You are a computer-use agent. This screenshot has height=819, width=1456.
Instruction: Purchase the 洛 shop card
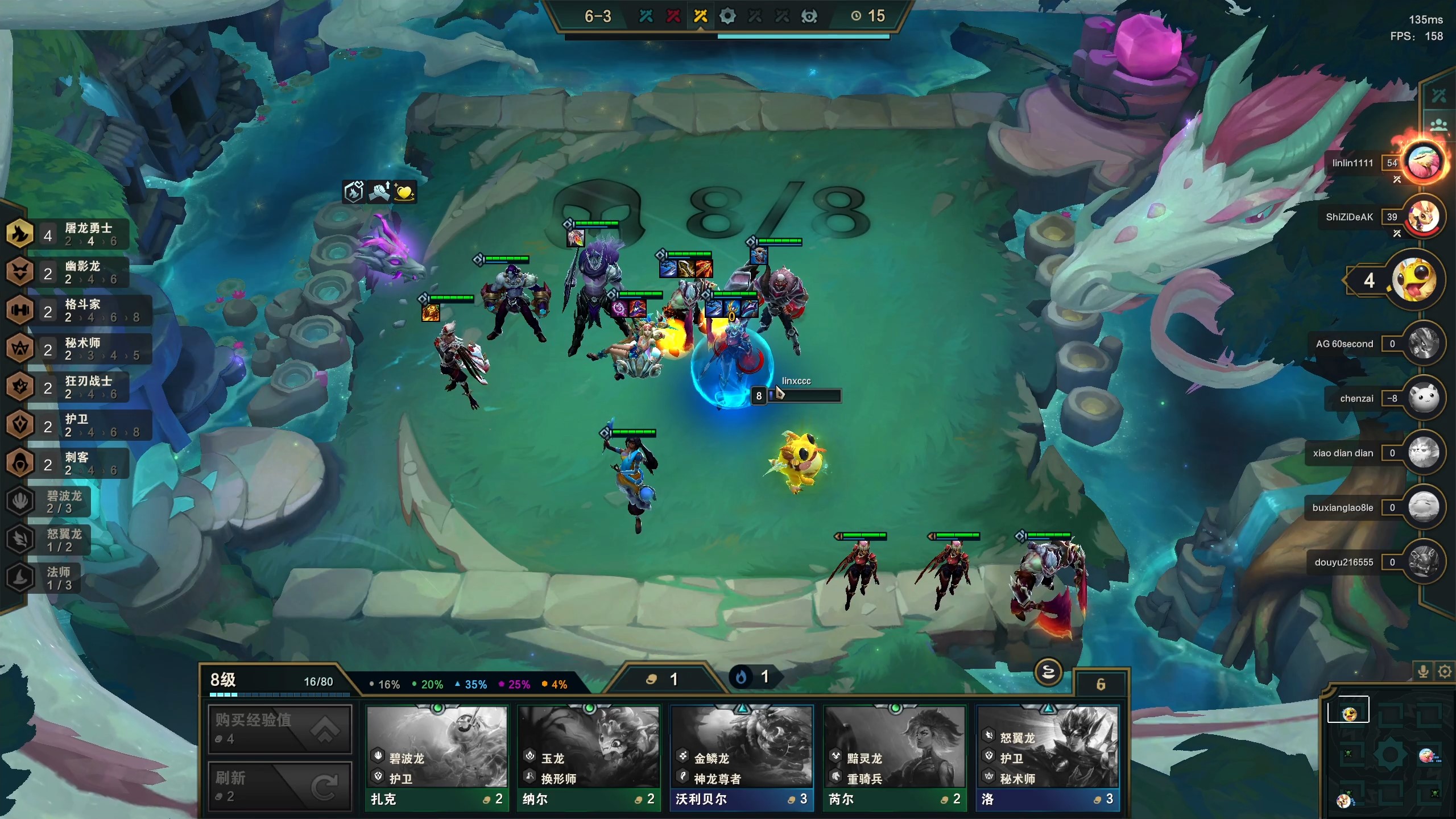click(x=1048, y=758)
